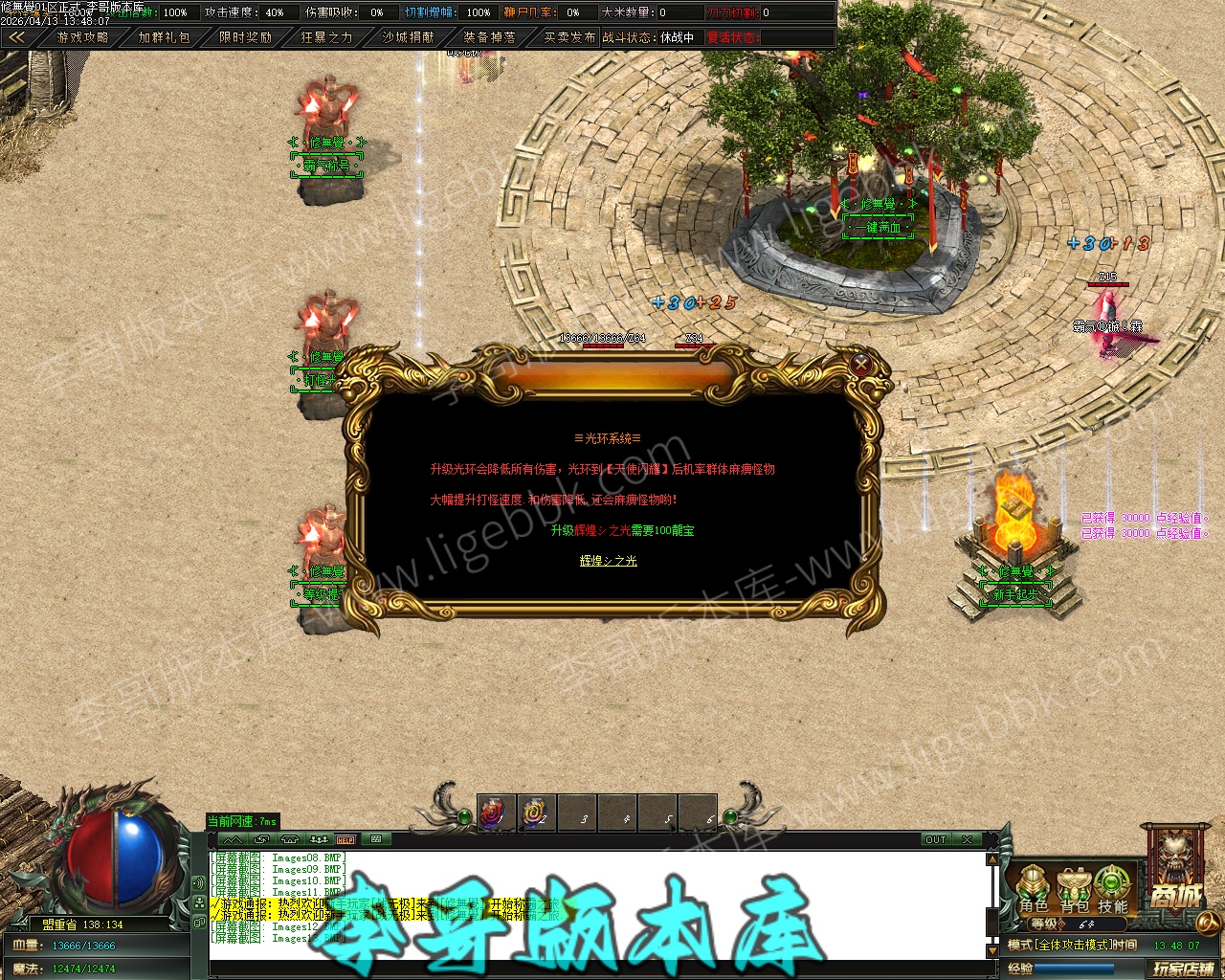The image size is (1225, 980).
Task: Collapse the top menu bar with the double arrow
Action: click(16, 37)
